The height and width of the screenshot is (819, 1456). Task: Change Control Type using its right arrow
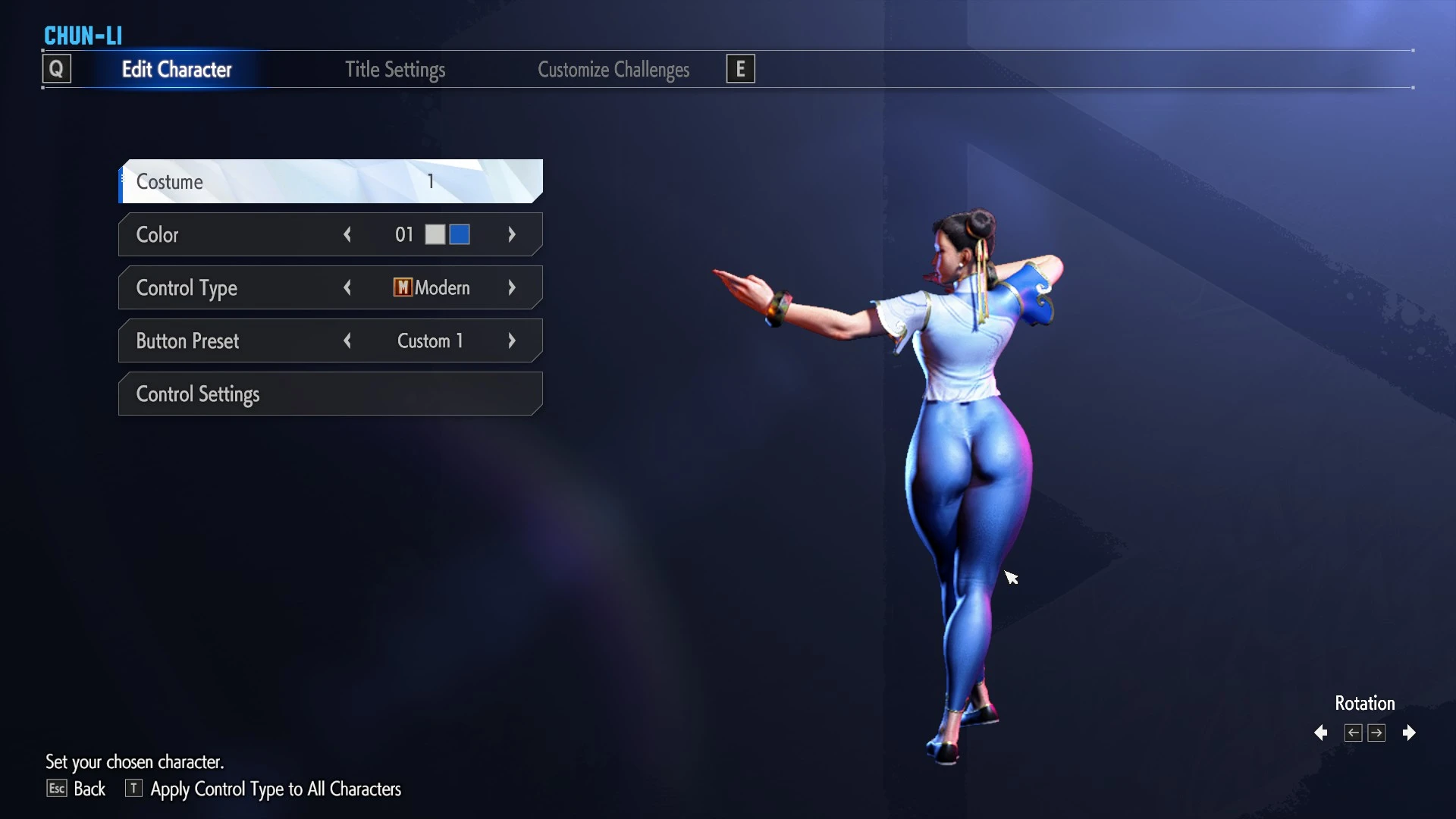tap(512, 287)
